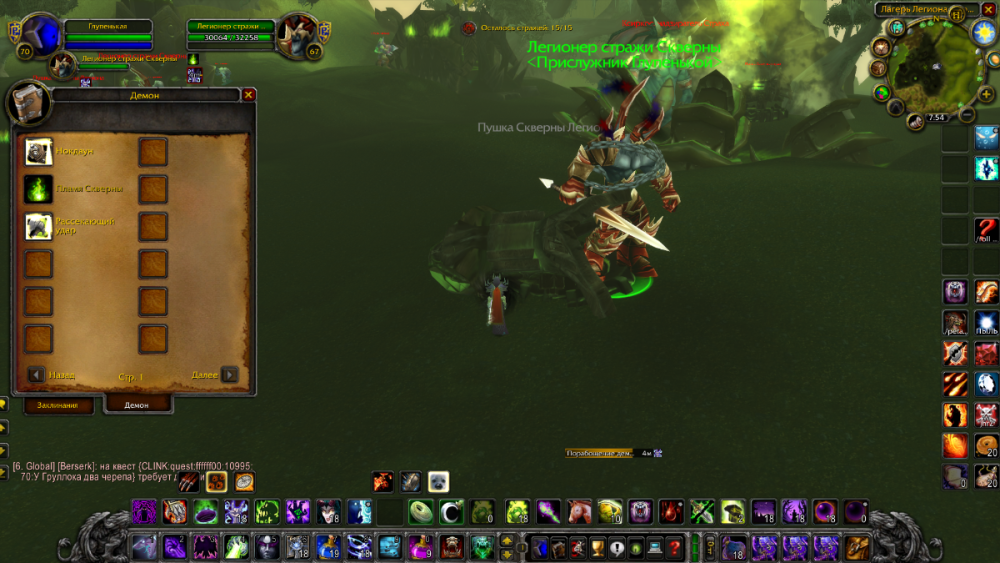
Task: Activate the white crescent moon ability
Action: click(451, 512)
